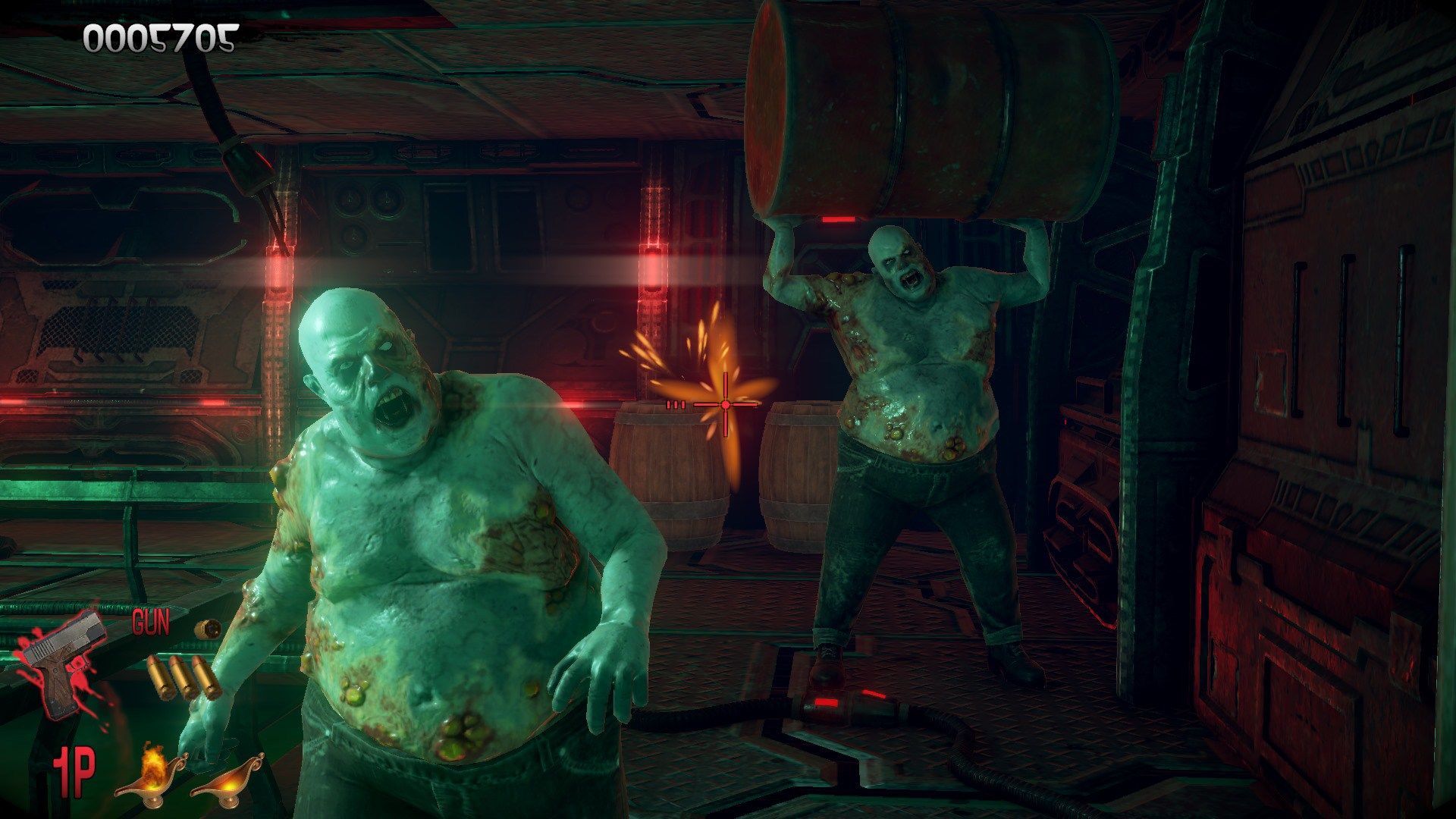Click the red GUN label text
The height and width of the screenshot is (819, 1456).
(x=151, y=623)
